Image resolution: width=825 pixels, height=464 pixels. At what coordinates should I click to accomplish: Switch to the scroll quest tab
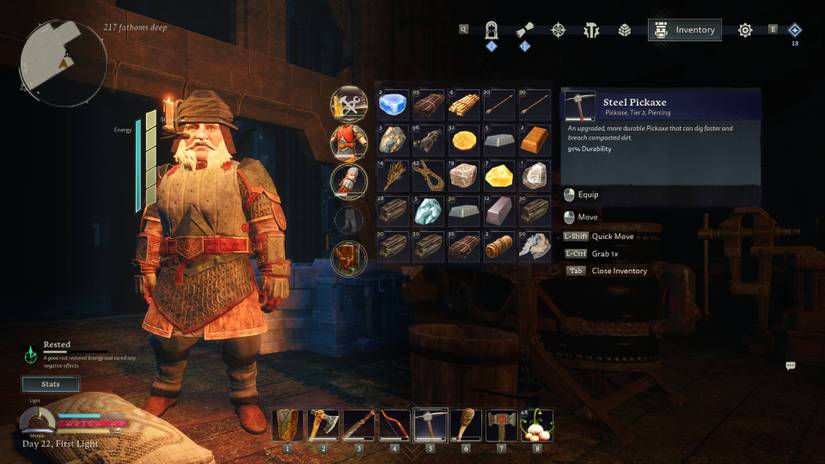point(525,31)
